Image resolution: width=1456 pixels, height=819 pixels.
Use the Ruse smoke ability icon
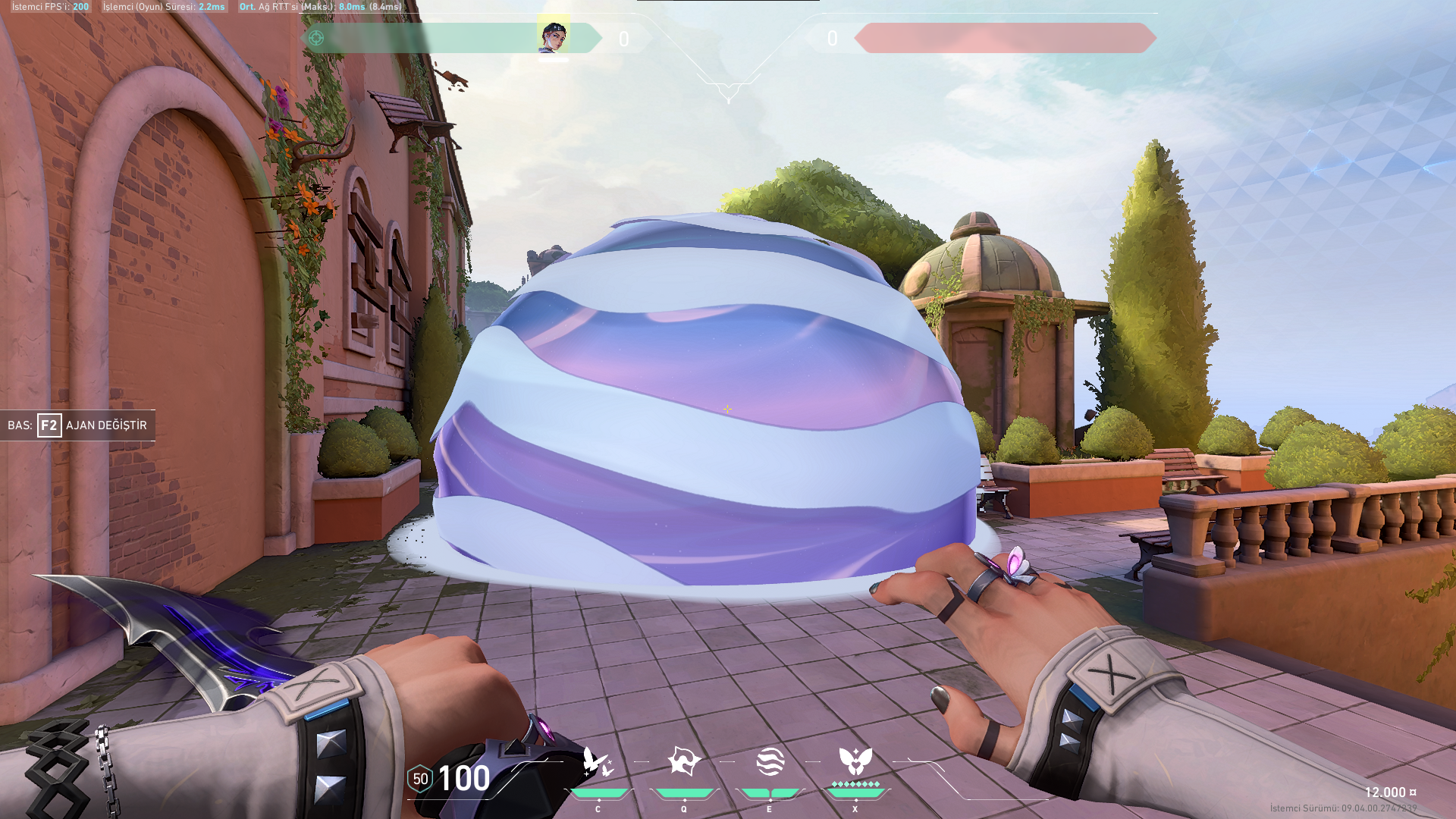point(770,761)
